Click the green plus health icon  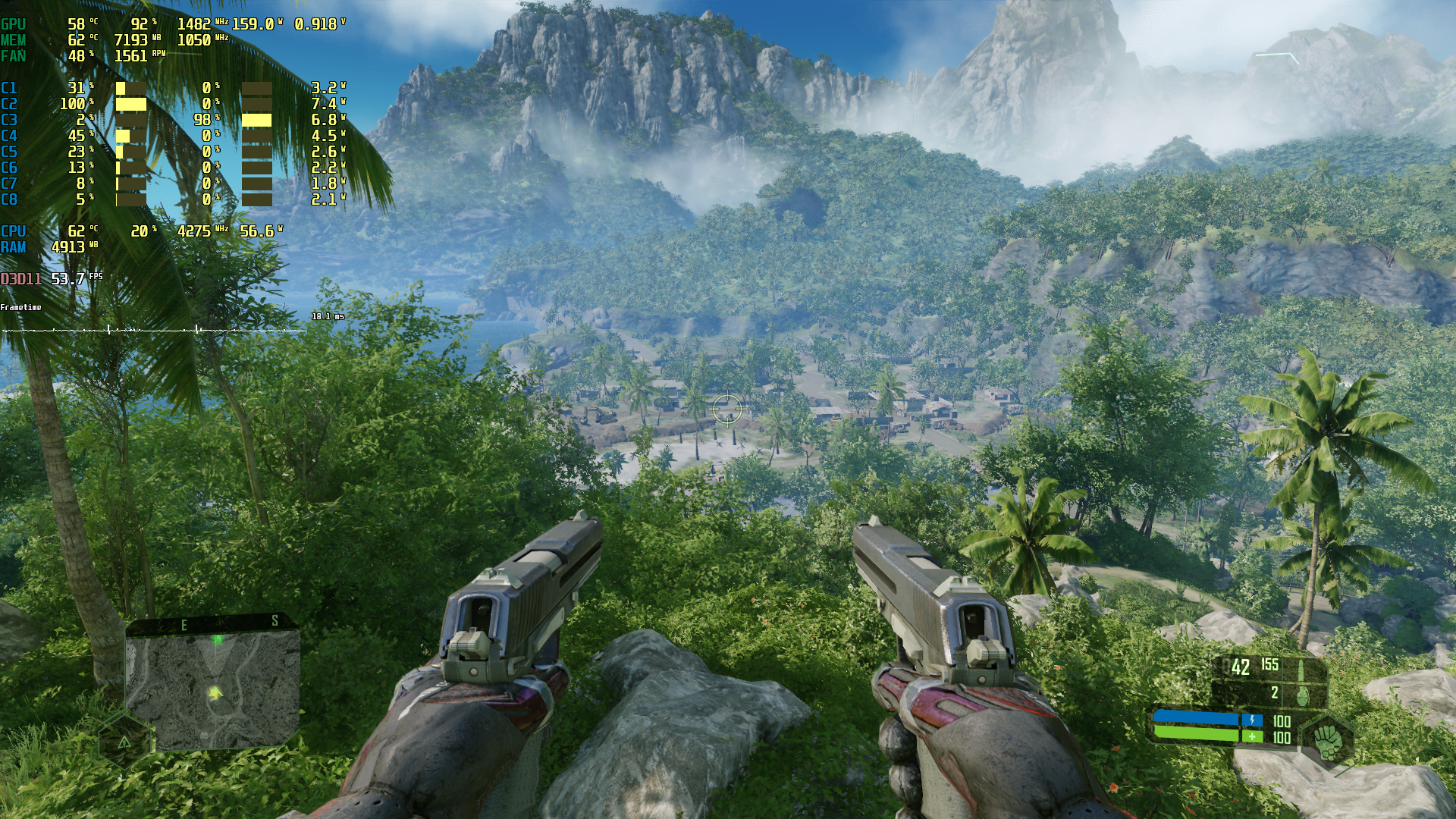coord(1252,736)
